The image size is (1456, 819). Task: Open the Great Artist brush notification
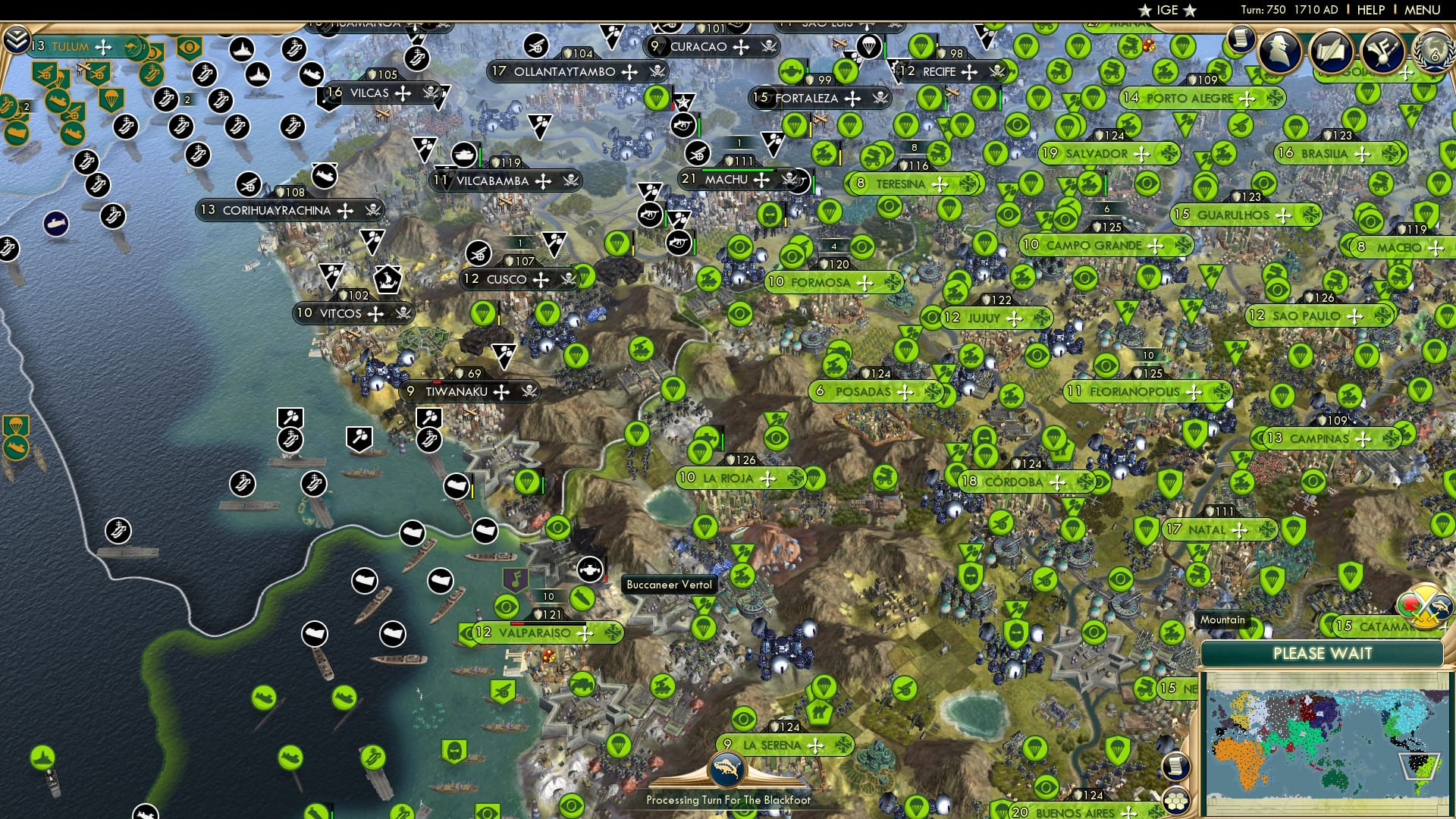(1381, 52)
